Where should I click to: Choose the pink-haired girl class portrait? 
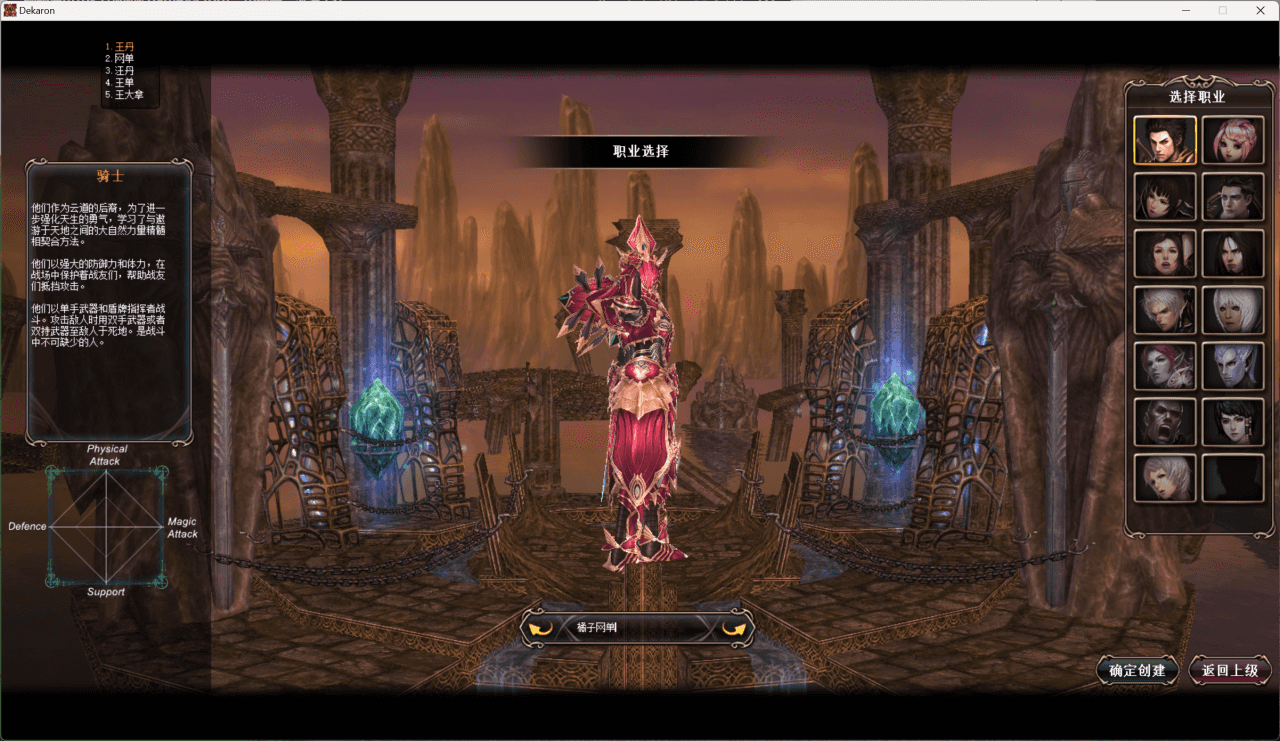pyautogui.click(x=1232, y=140)
